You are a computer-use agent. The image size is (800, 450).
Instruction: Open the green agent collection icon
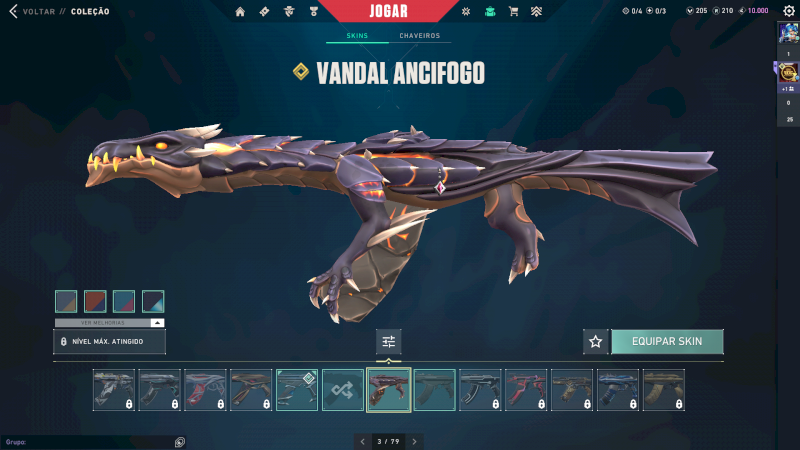(x=489, y=12)
